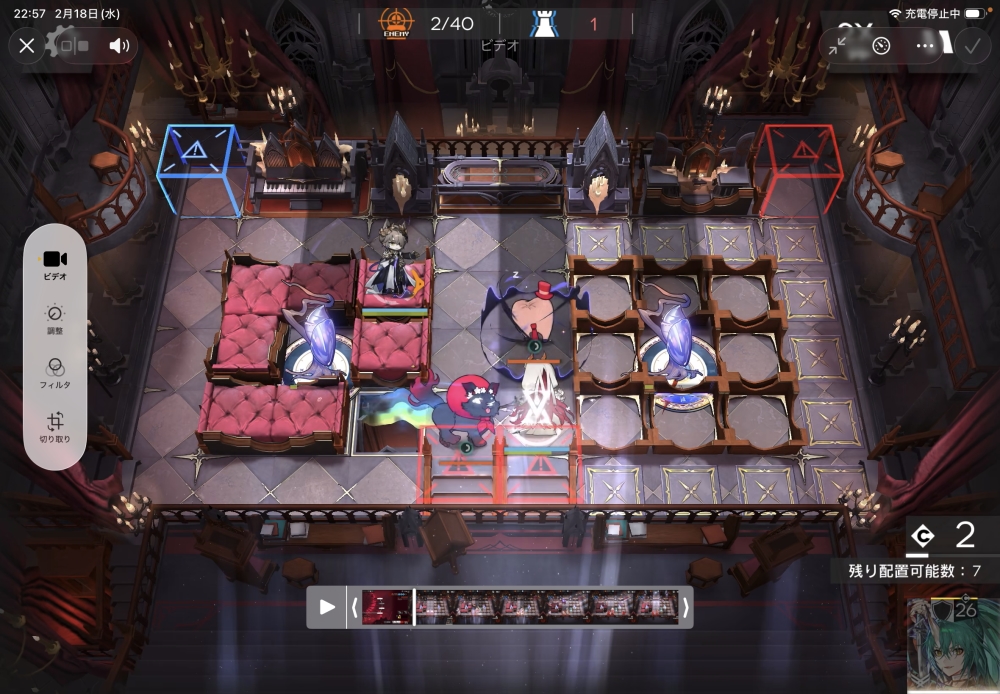Viewport: 1000px width, 694px height.
Task: Play the video clip
Action: pyautogui.click(x=326, y=607)
